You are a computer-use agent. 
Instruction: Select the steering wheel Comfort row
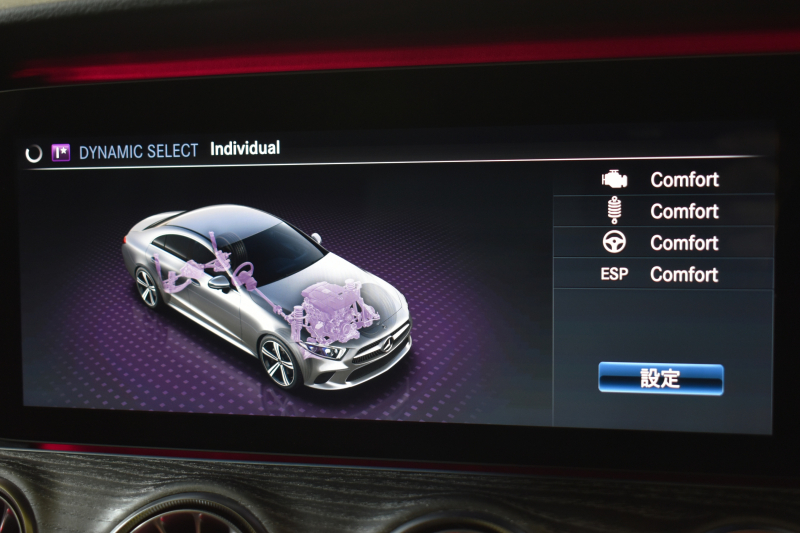(x=663, y=243)
